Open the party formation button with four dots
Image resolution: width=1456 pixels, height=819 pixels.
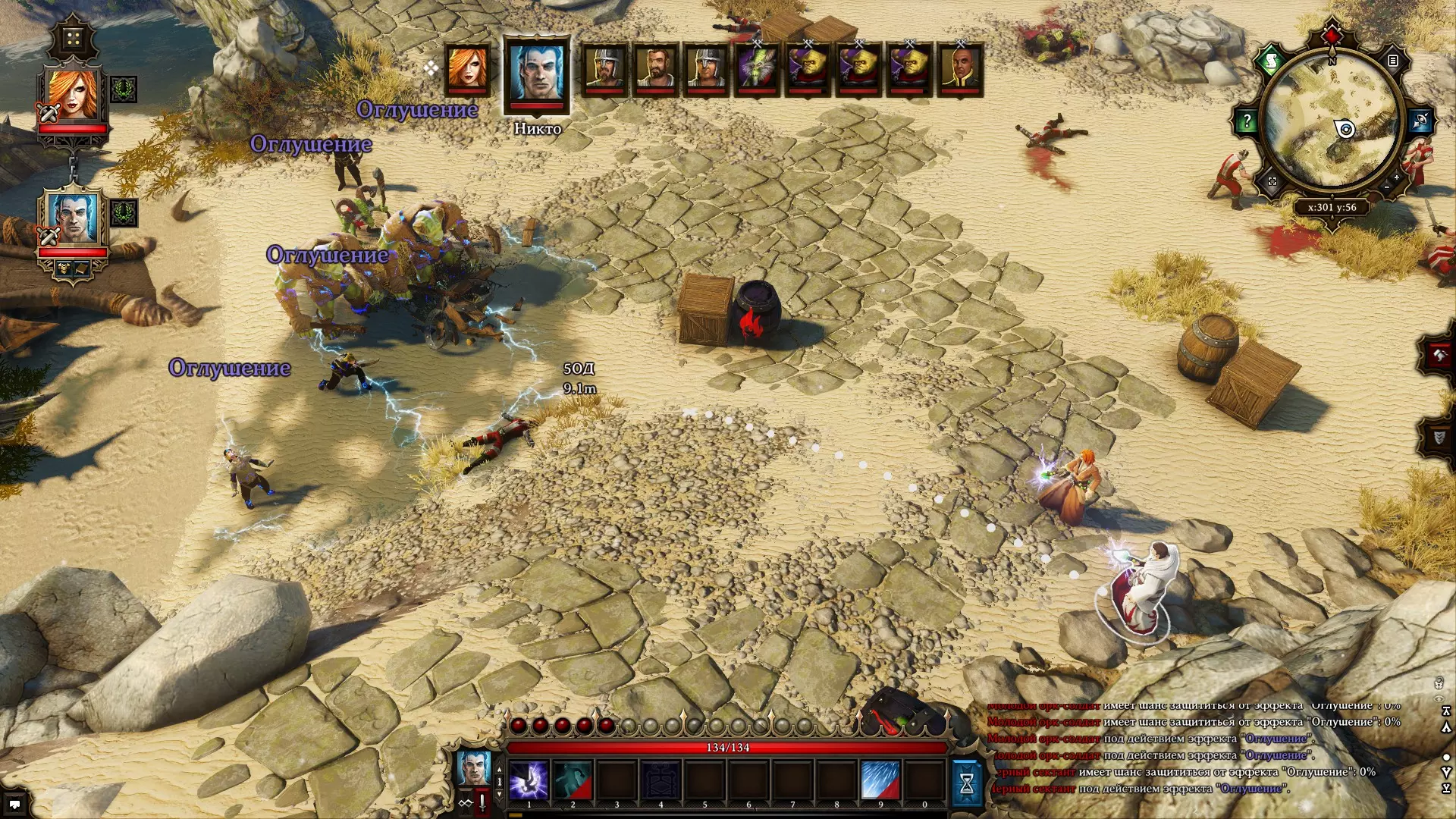73,38
